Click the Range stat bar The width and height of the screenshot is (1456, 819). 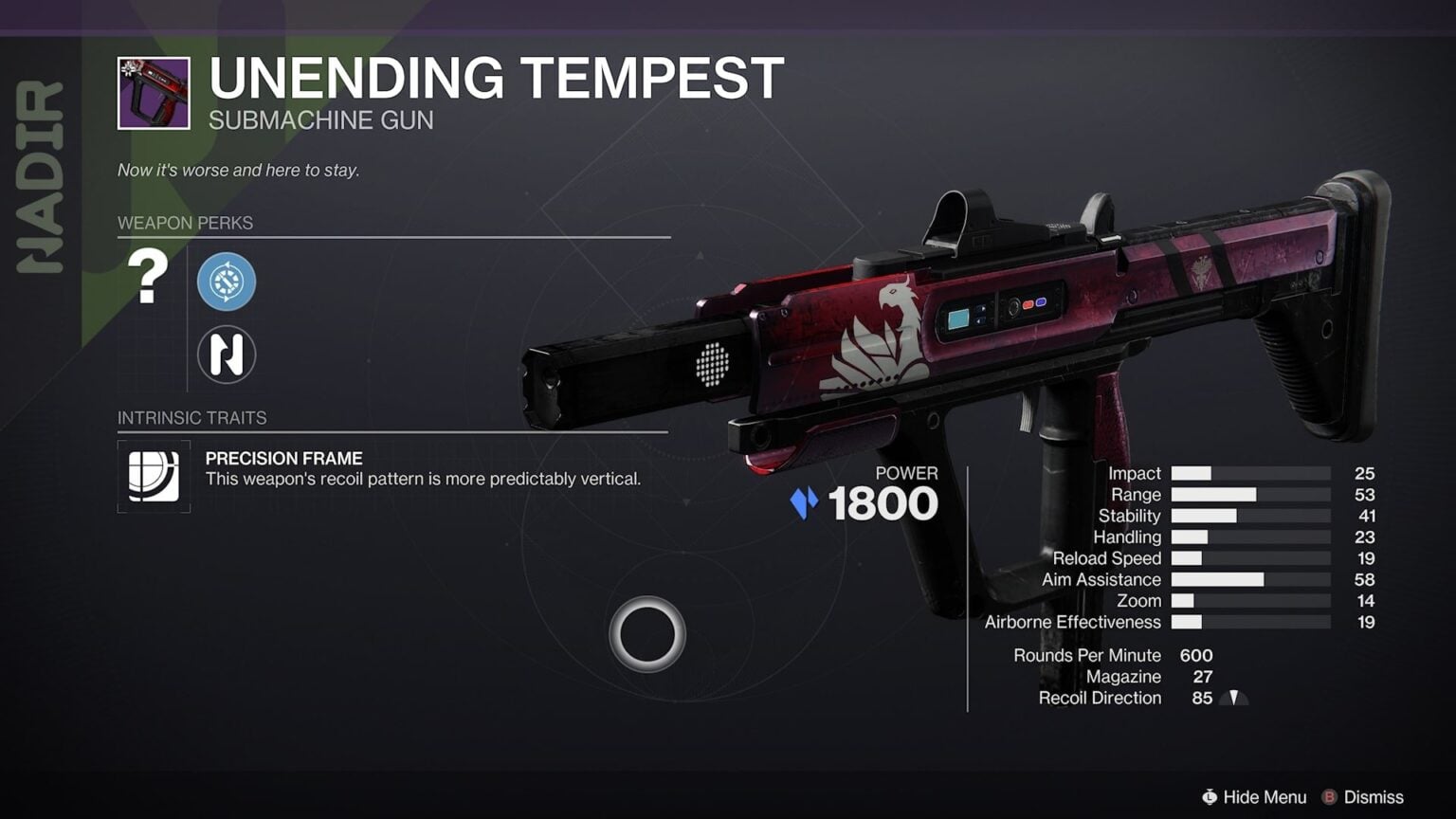[1216, 495]
